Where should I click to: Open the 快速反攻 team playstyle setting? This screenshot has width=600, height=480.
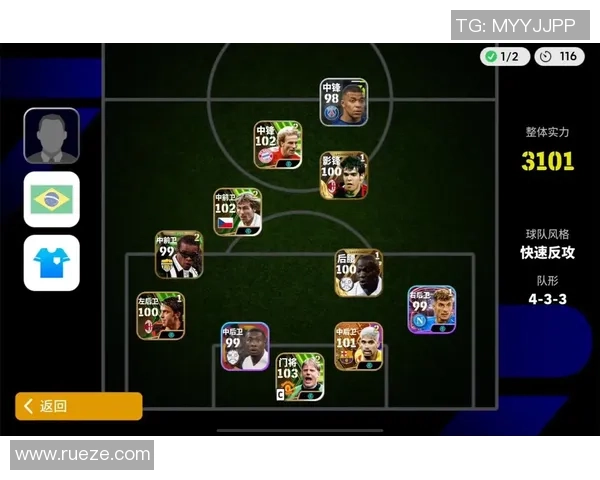[548, 253]
